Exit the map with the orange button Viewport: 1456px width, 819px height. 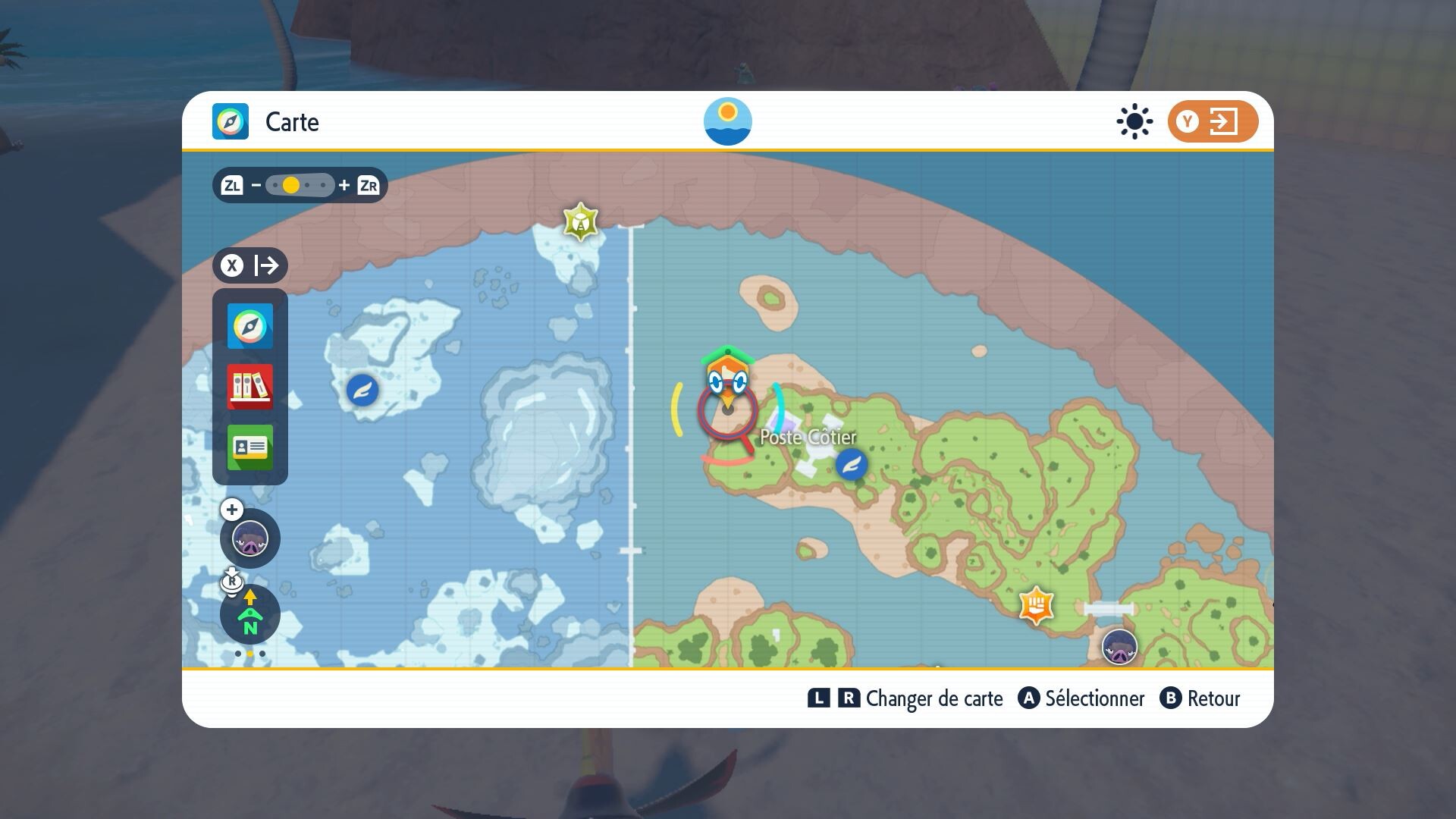click(x=1212, y=121)
